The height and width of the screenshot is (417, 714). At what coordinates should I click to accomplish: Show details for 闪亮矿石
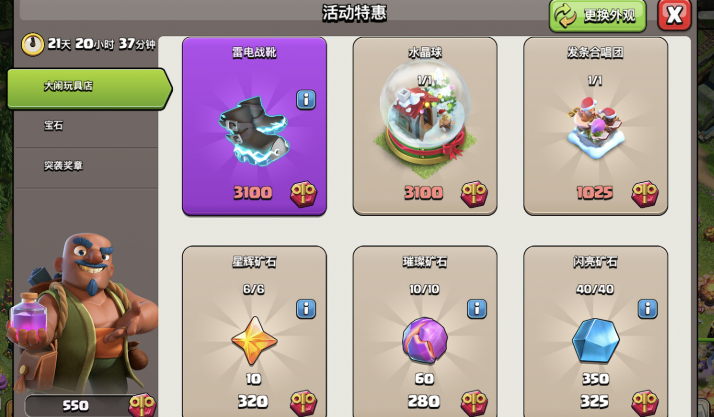(x=647, y=308)
